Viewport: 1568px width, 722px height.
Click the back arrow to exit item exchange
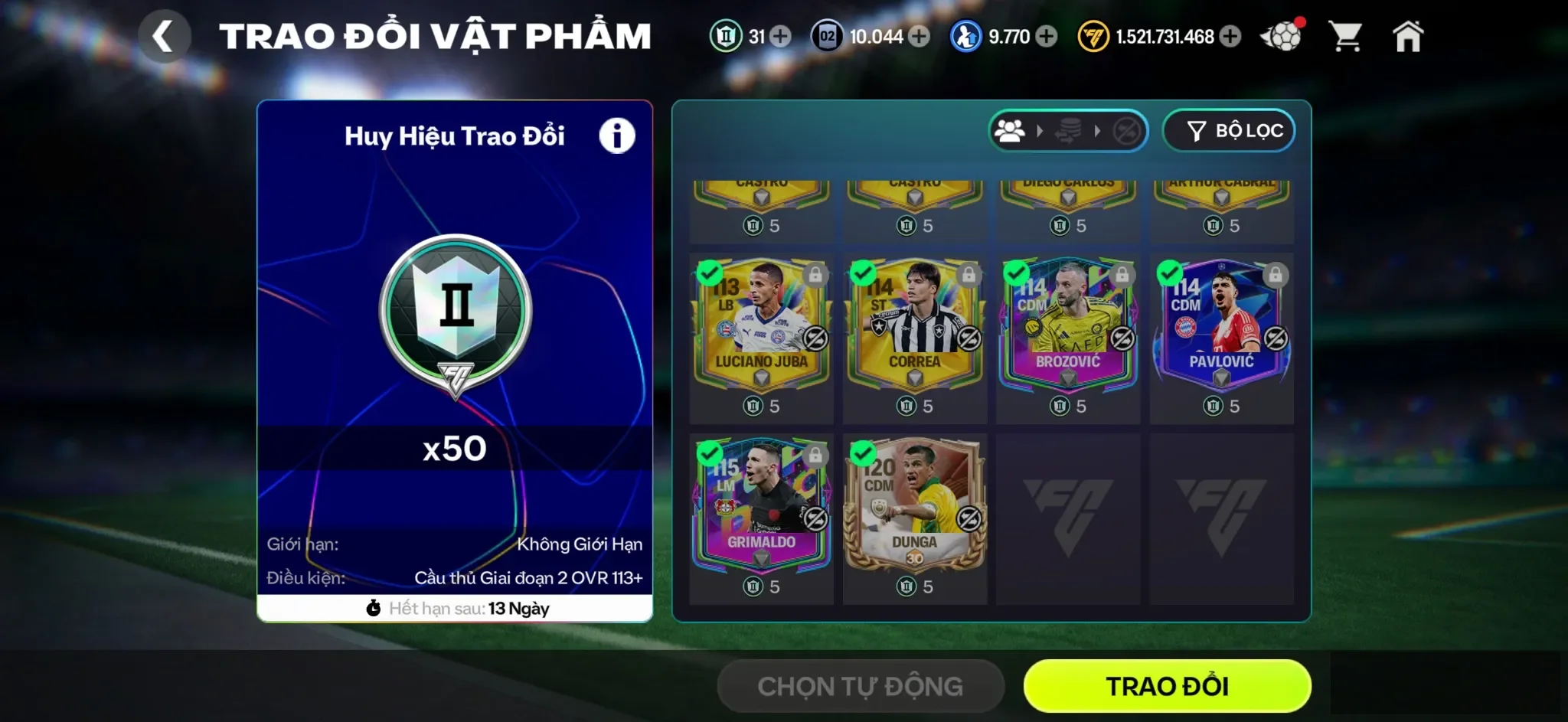(x=165, y=34)
